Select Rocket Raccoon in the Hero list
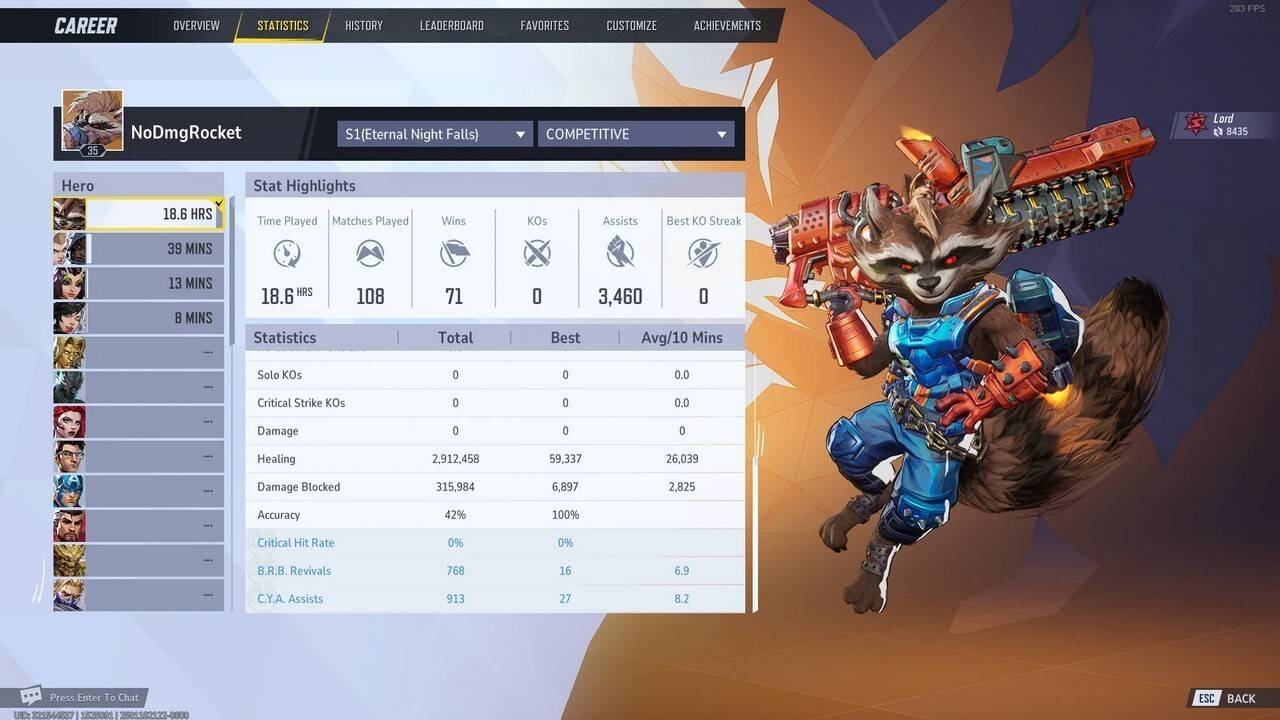This screenshot has height=720, width=1280. click(69, 213)
